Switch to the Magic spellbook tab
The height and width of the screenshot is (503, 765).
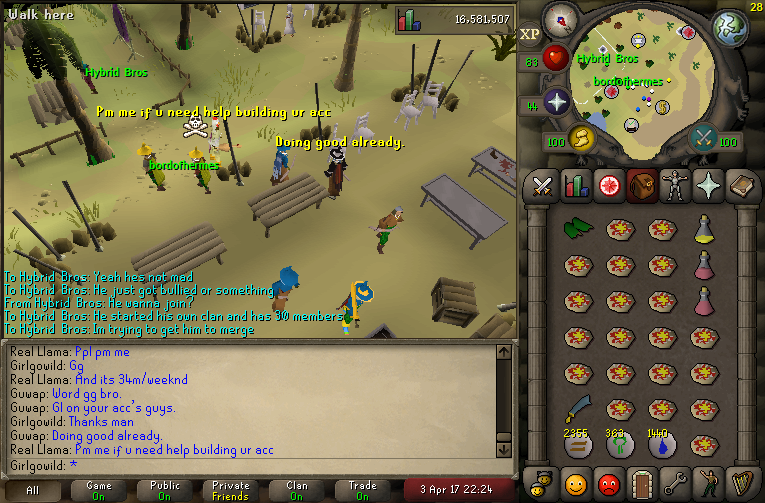[x=741, y=186]
